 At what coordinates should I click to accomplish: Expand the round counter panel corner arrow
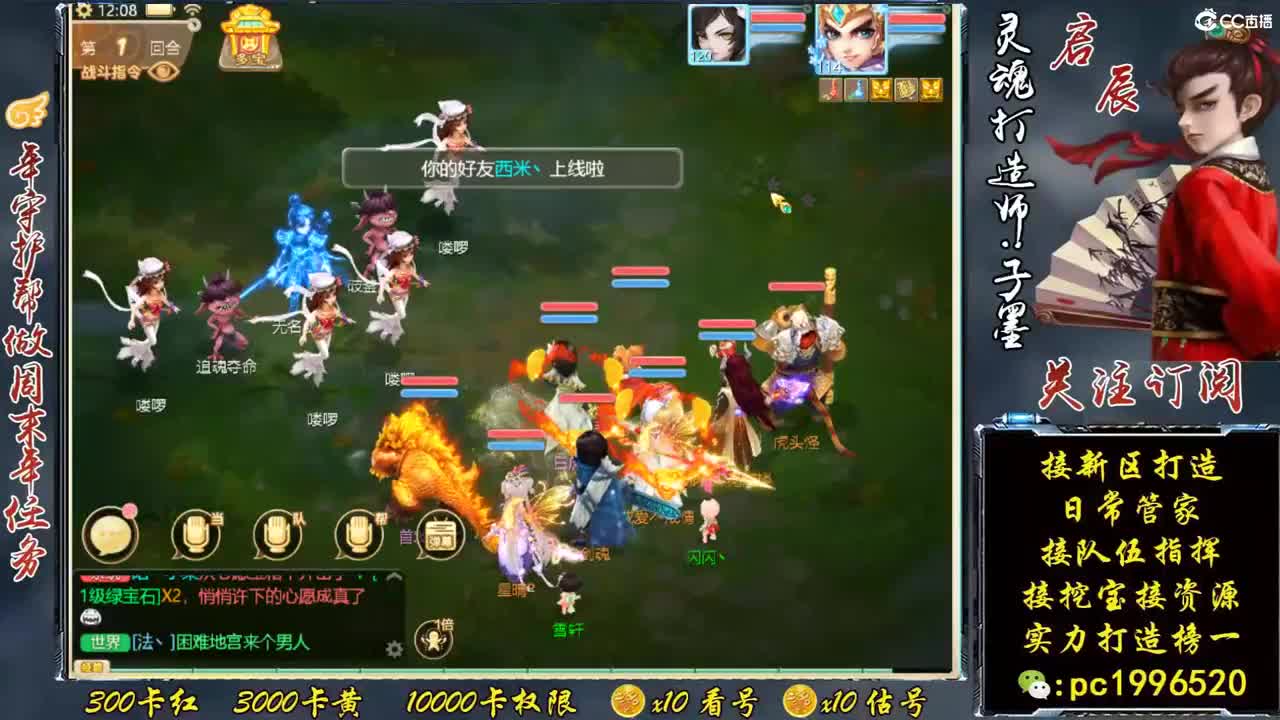click(194, 25)
